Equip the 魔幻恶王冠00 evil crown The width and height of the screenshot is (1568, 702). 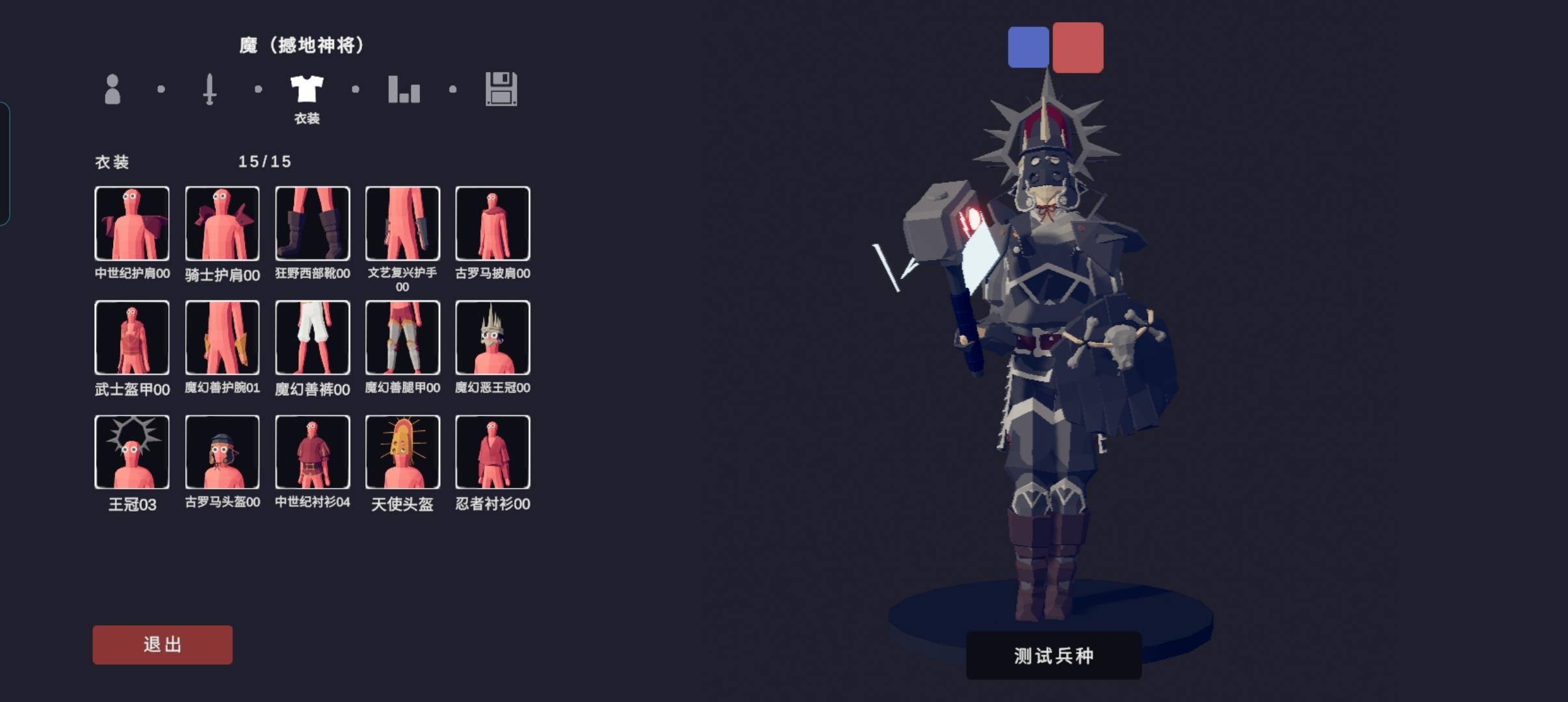coord(493,337)
